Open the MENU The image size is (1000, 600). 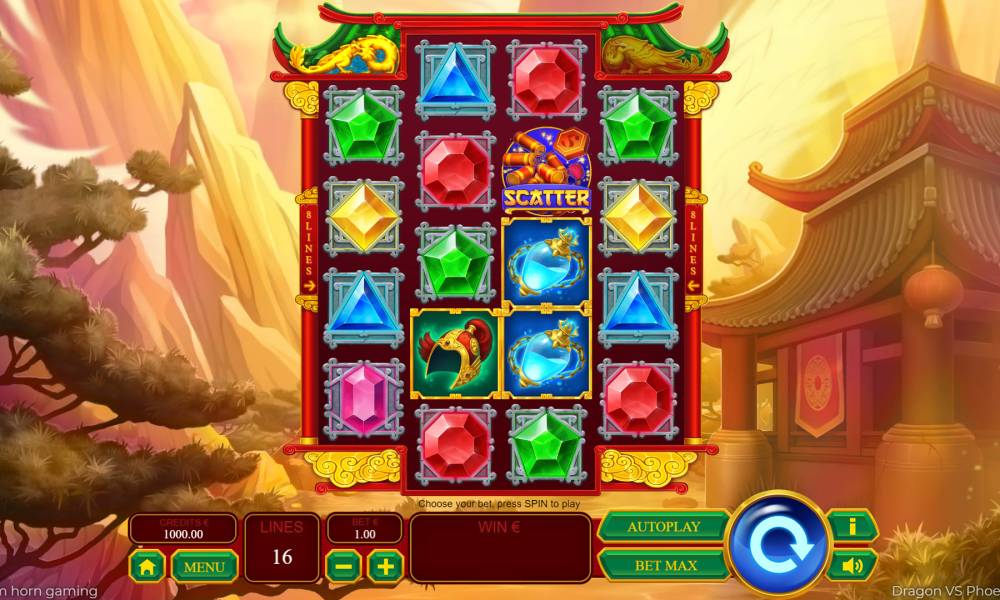click(x=204, y=567)
